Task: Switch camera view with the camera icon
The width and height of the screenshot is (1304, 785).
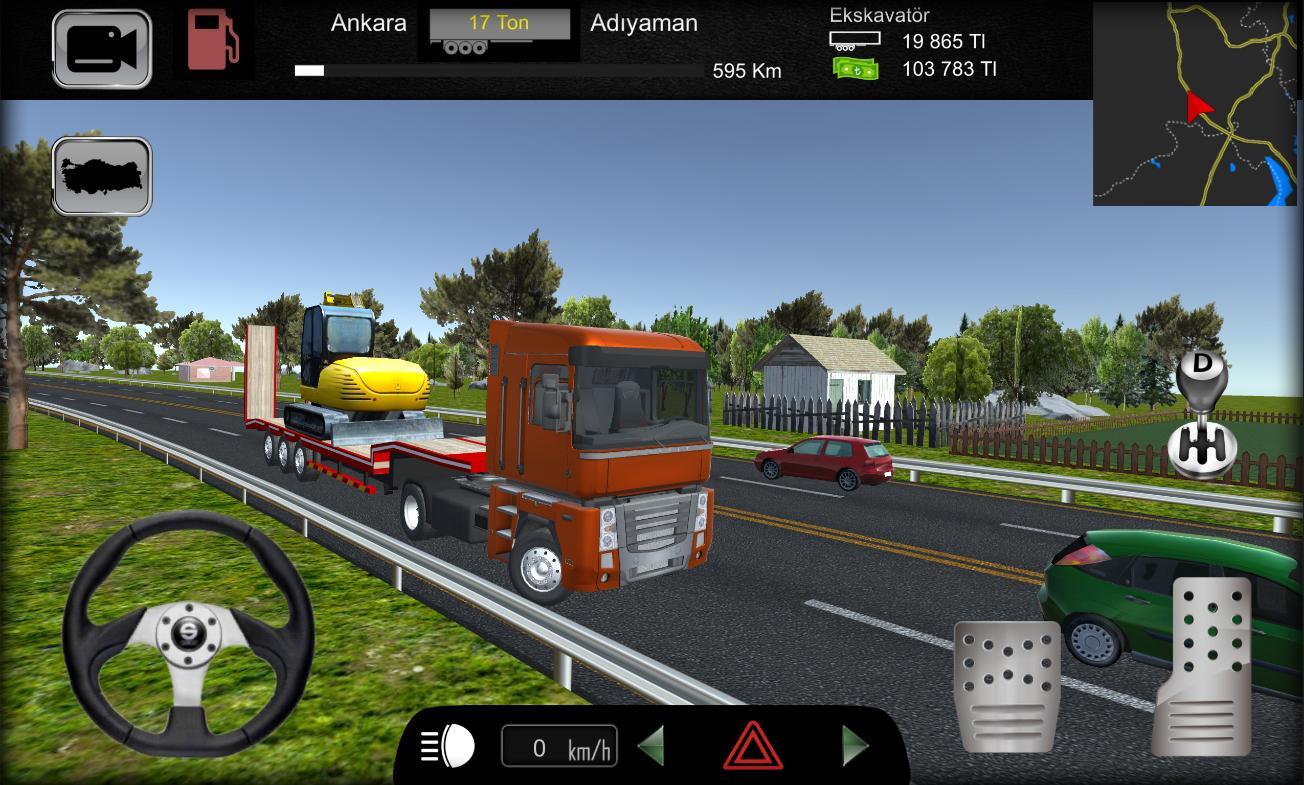Action: point(100,47)
